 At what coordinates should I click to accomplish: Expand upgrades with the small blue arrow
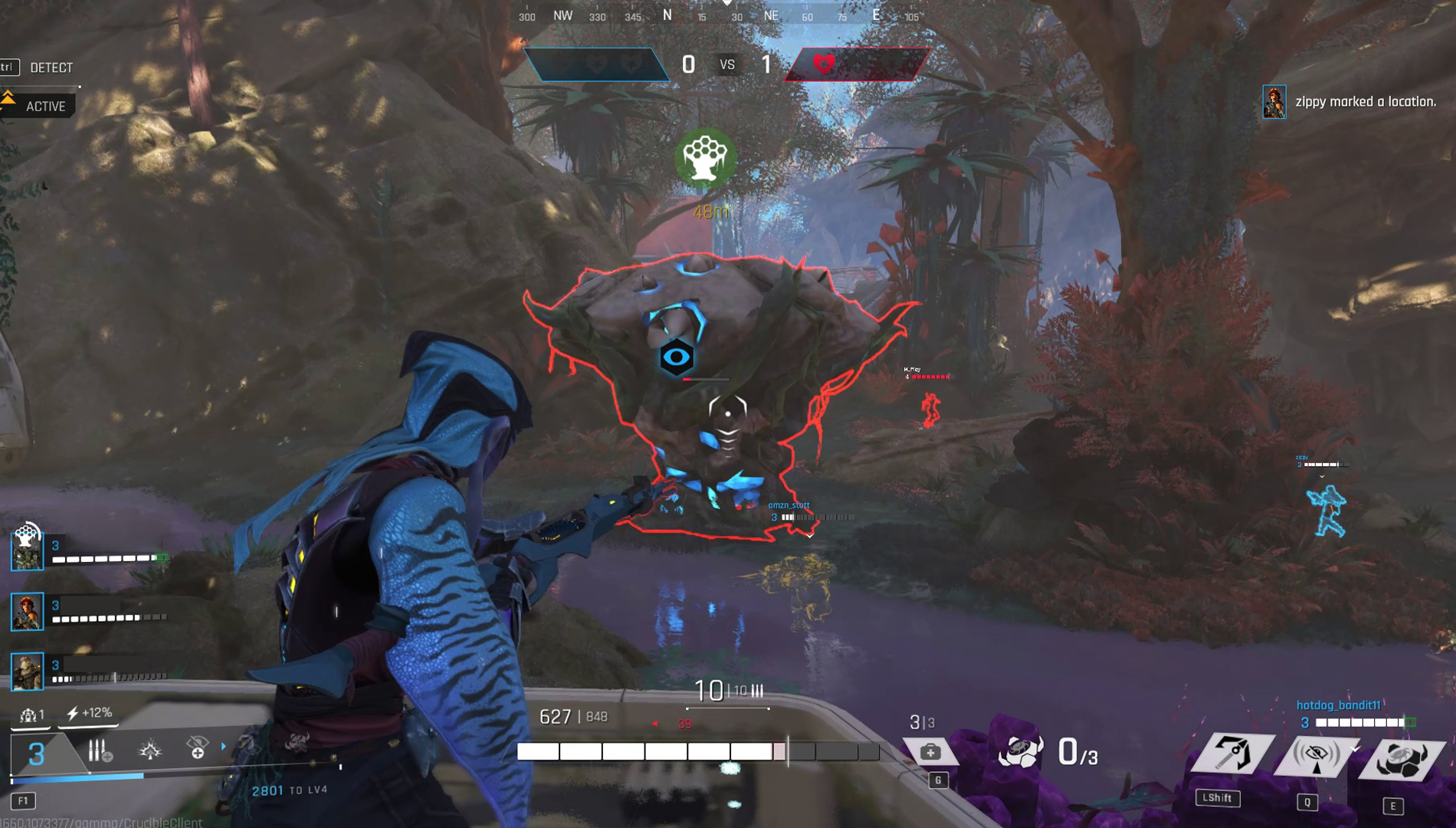tap(224, 746)
